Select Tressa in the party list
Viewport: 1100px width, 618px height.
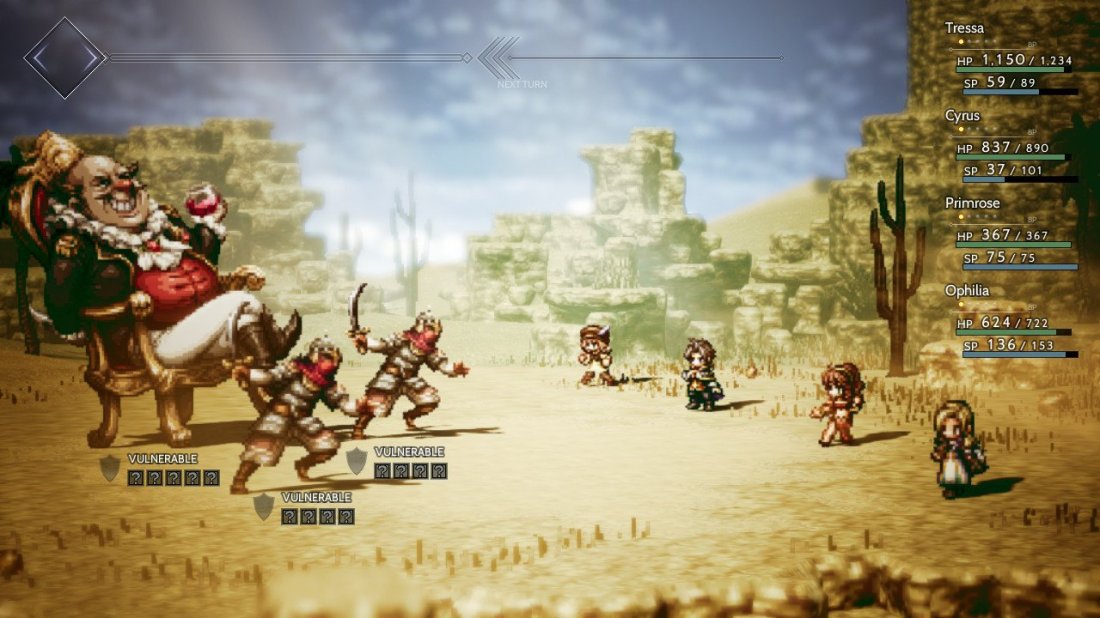(x=965, y=28)
